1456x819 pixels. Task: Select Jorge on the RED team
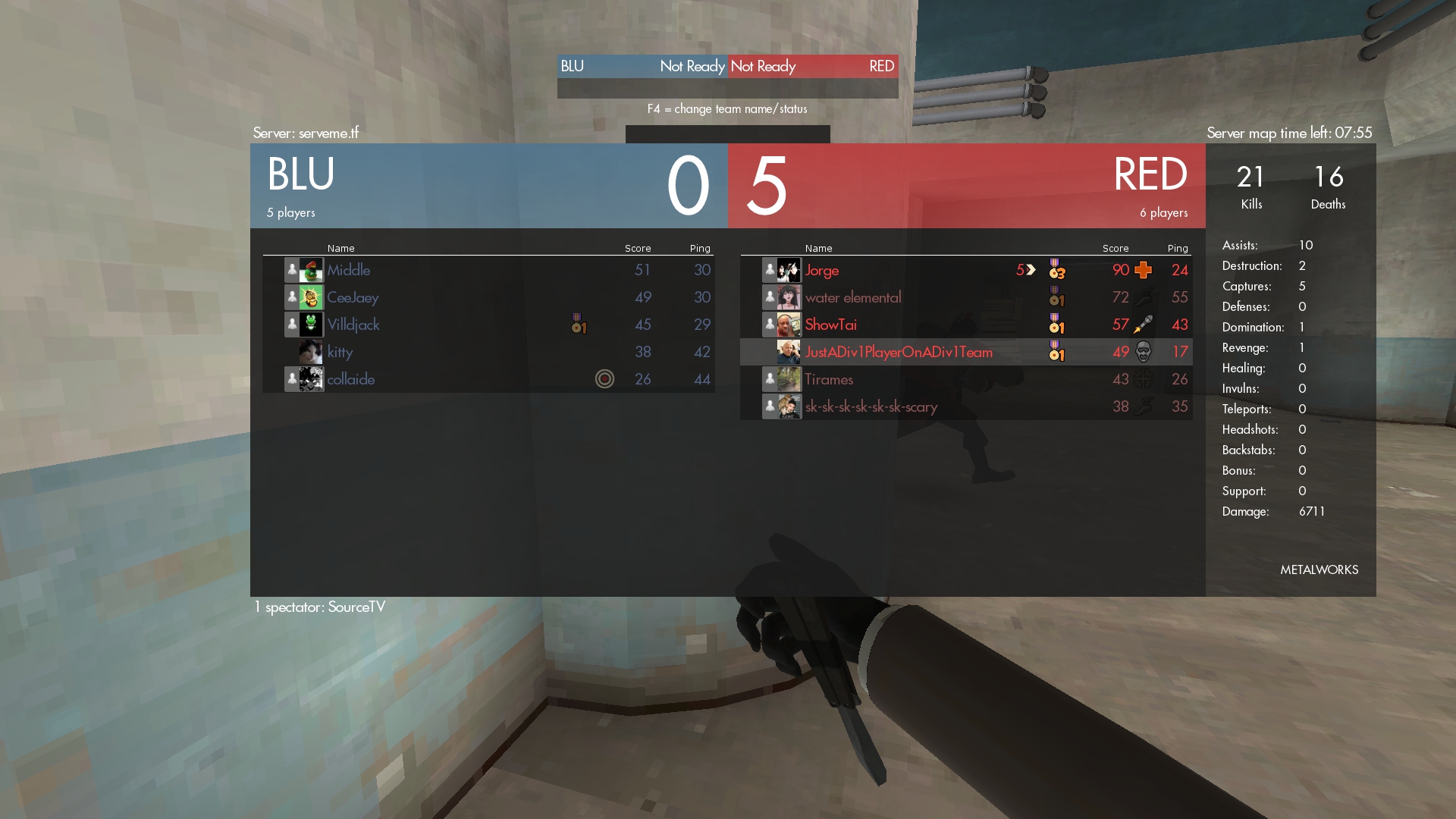pyautogui.click(x=822, y=270)
